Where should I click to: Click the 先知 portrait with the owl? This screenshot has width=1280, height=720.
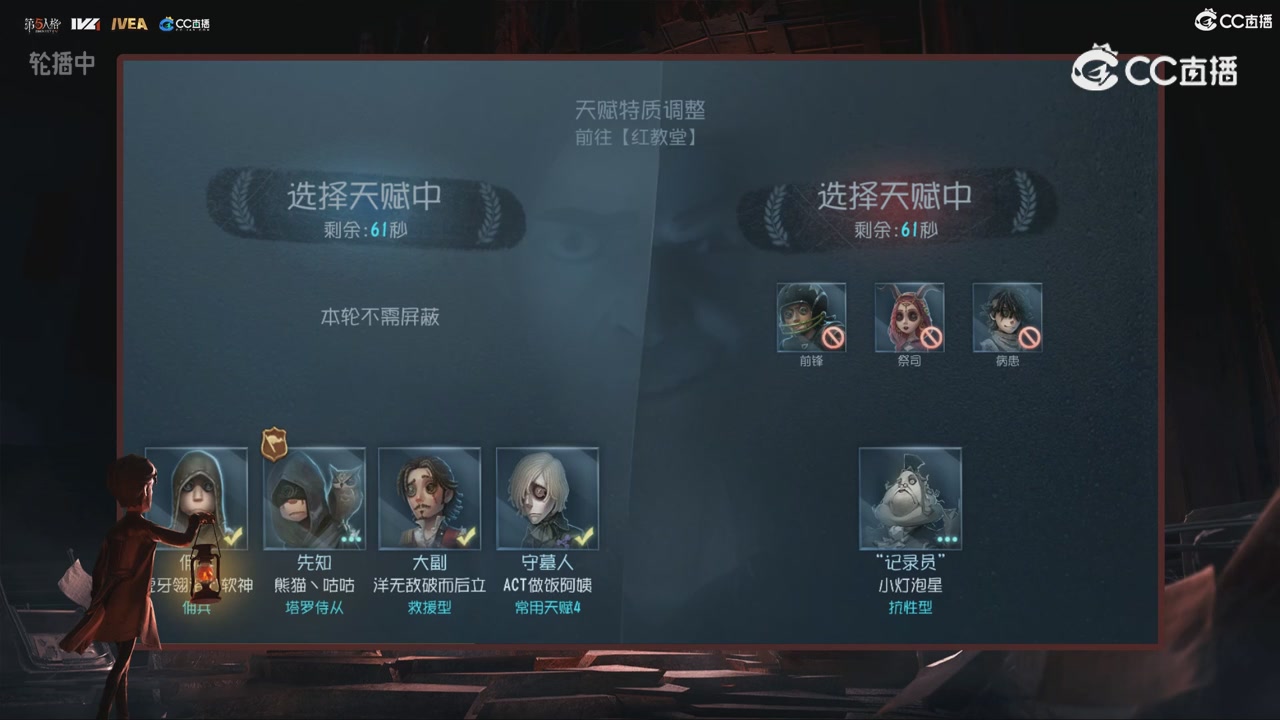(314, 498)
